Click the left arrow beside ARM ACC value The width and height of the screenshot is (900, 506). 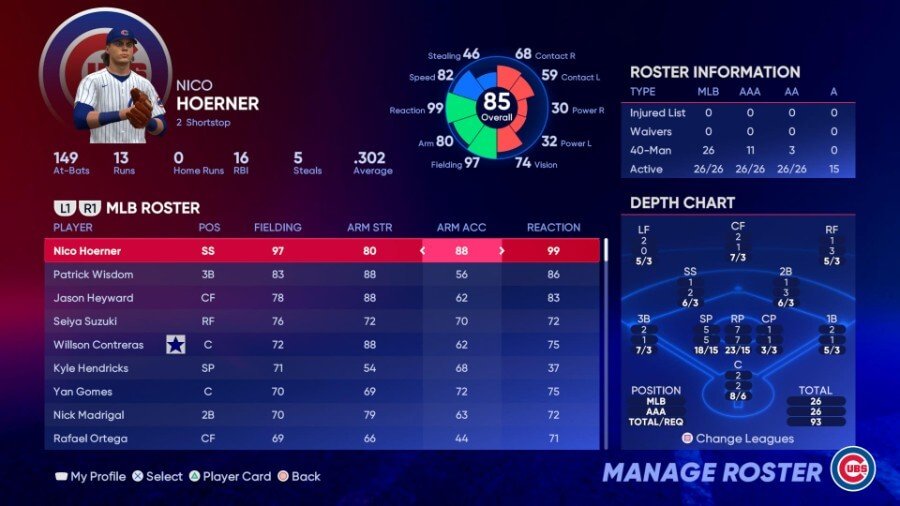pos(422,251)
